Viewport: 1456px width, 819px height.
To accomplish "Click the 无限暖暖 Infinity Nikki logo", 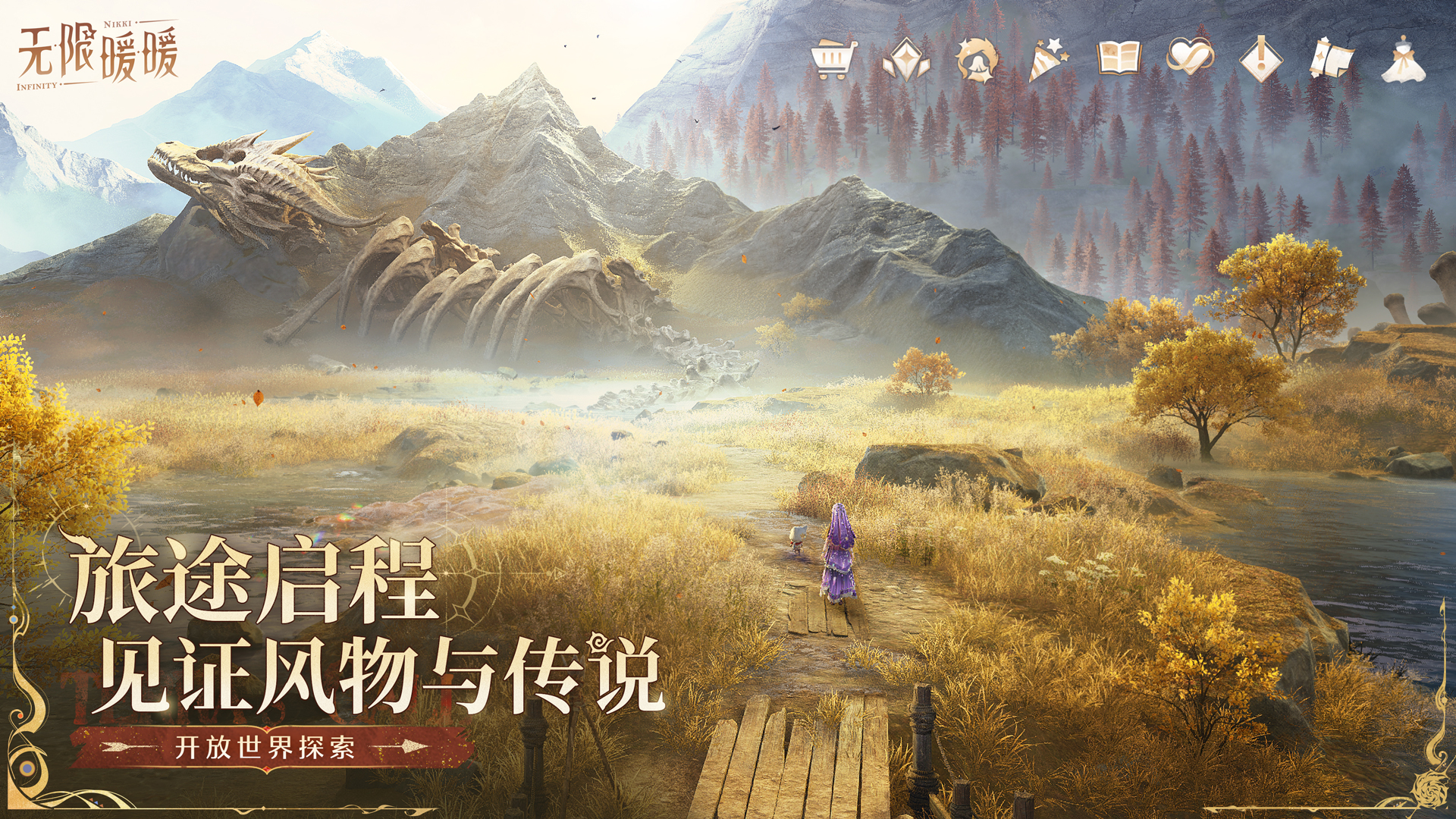I will coord(99,53).
